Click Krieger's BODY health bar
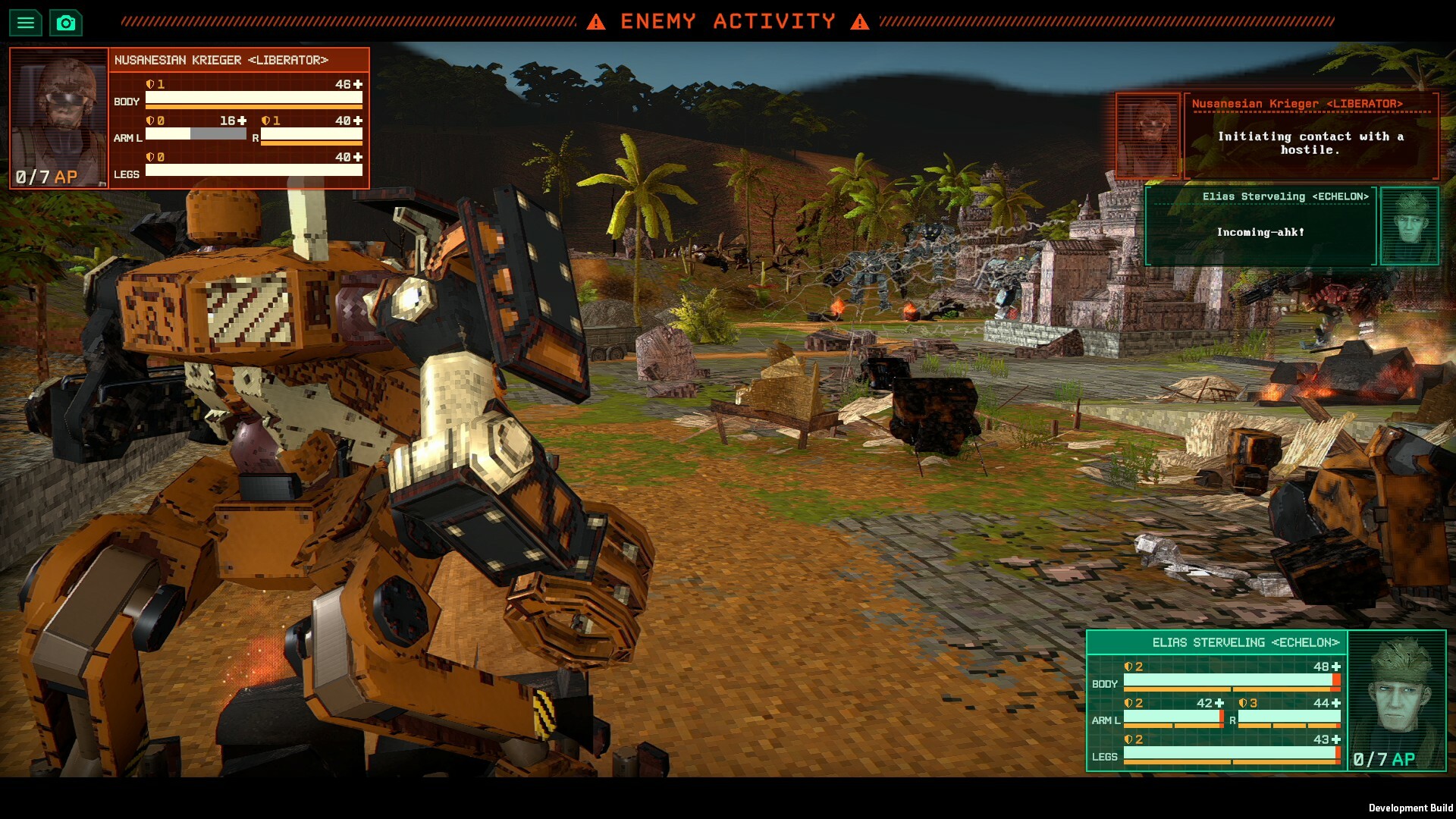This screenshot has width=1456, height=819. point(254,99)
